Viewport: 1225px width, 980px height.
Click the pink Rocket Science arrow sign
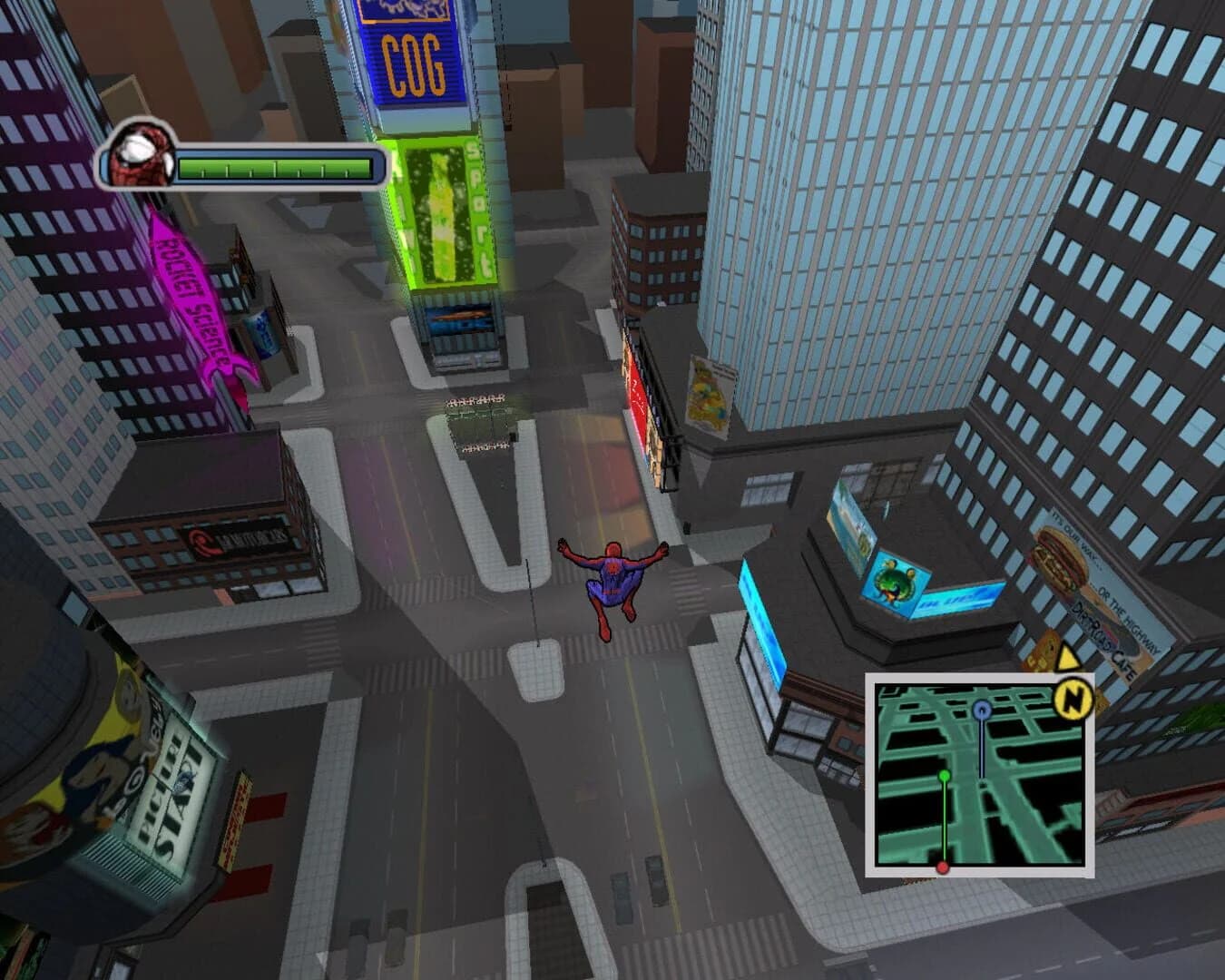[x=196, y=299]
